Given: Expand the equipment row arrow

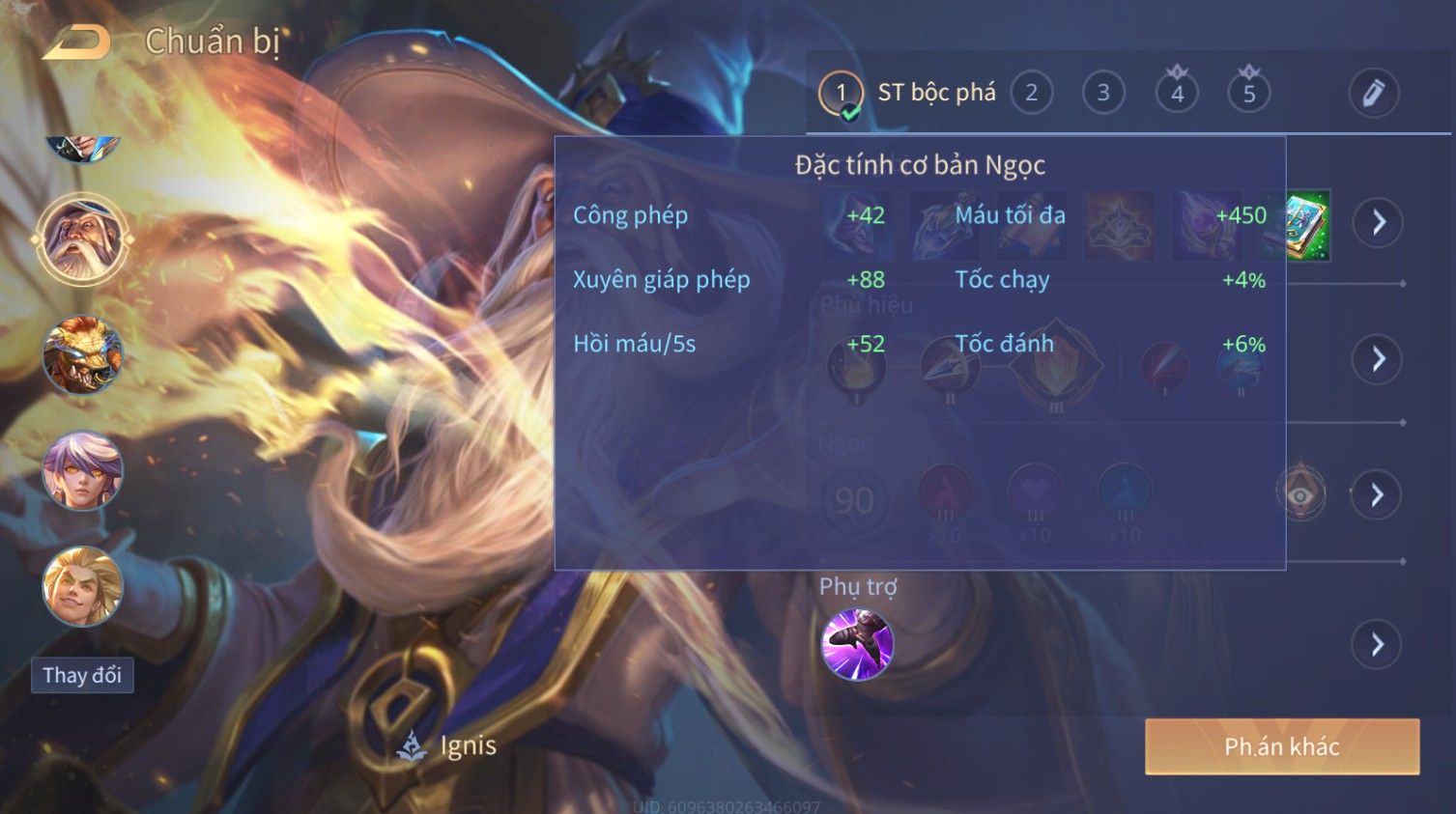Looking at the screenshot, I should point(1378,222).
